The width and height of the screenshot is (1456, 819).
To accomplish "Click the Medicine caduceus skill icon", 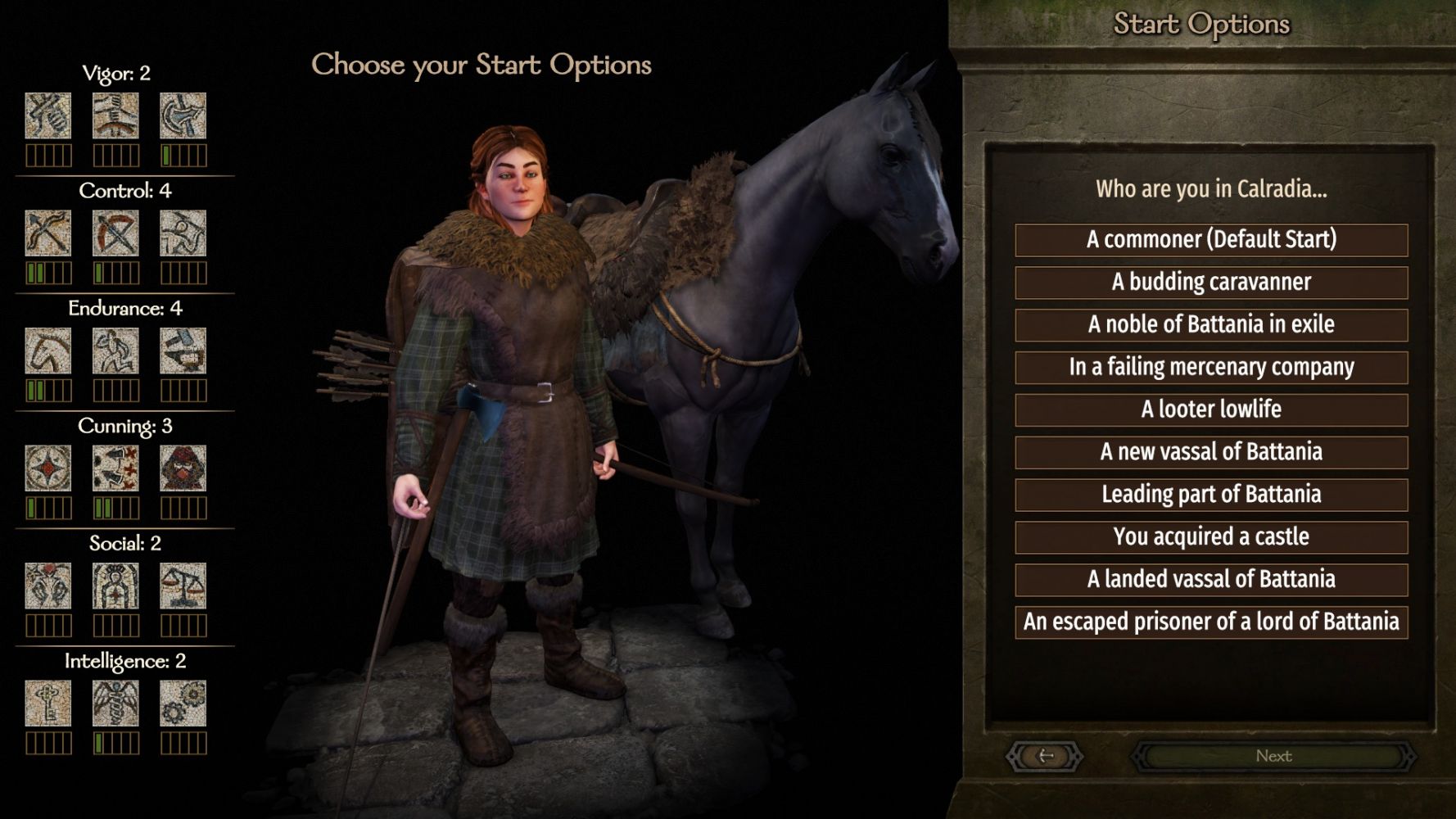I will [115, 704].
